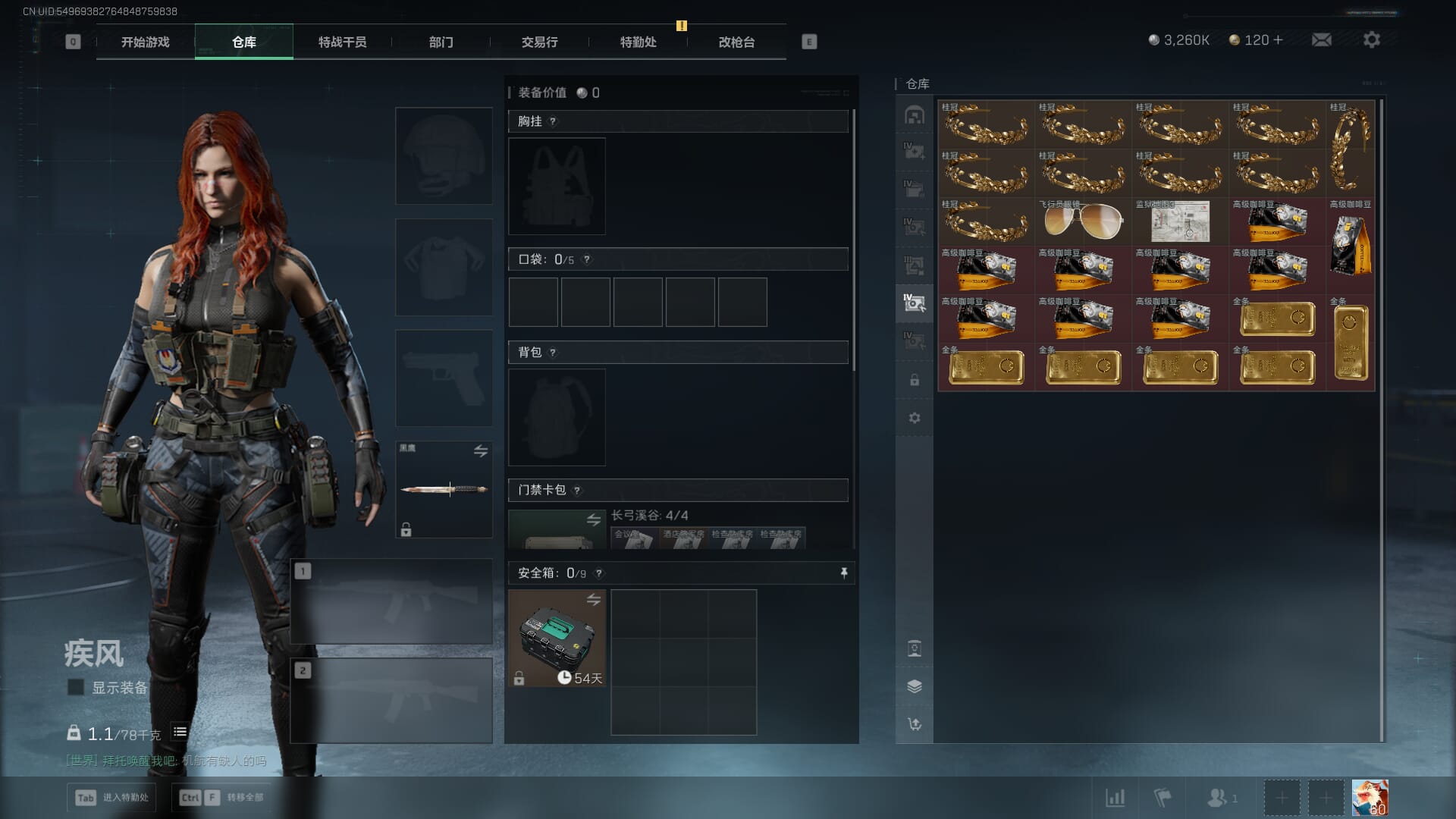
Task: Select the 飞行员眼镜 aviator sunglasses item
Action: coord(1083,221)
